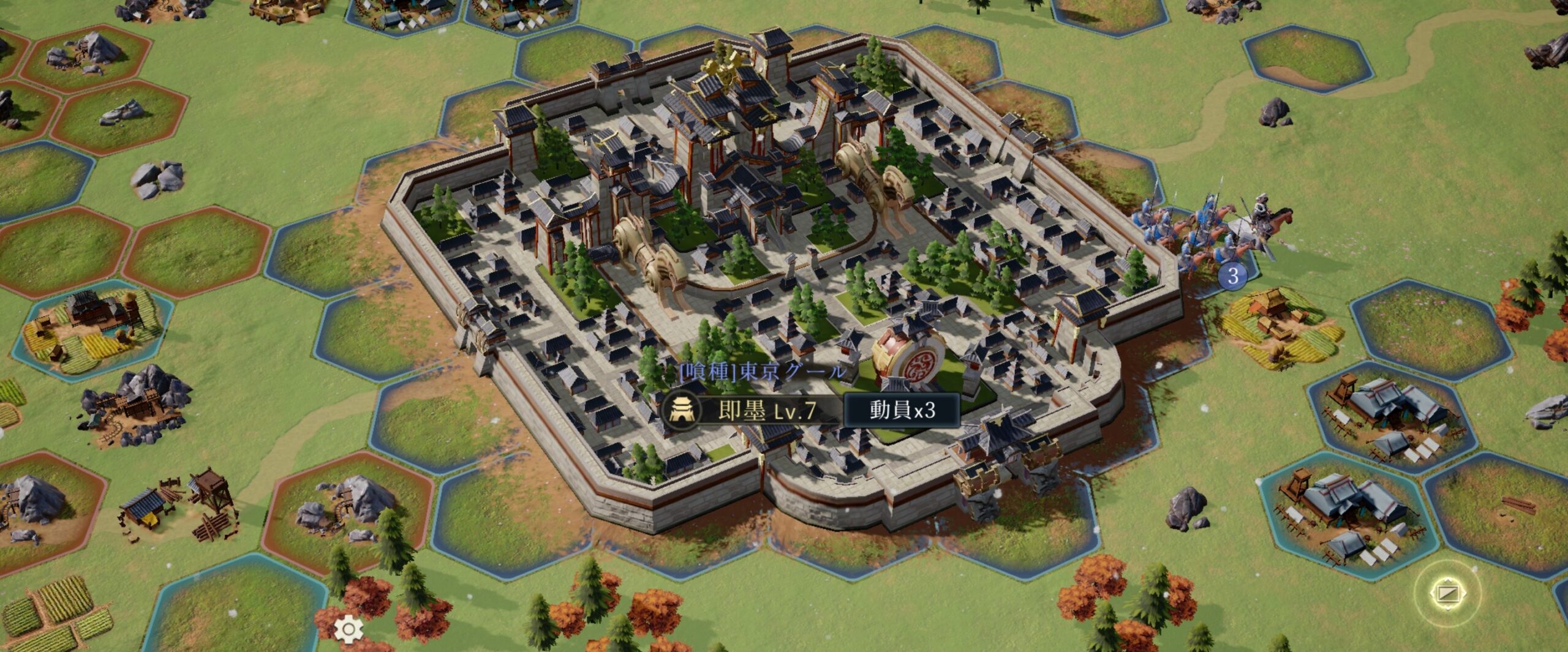1568x652 pixels.
Task: Open the gear settings icon
Action: tap(349, 629)
